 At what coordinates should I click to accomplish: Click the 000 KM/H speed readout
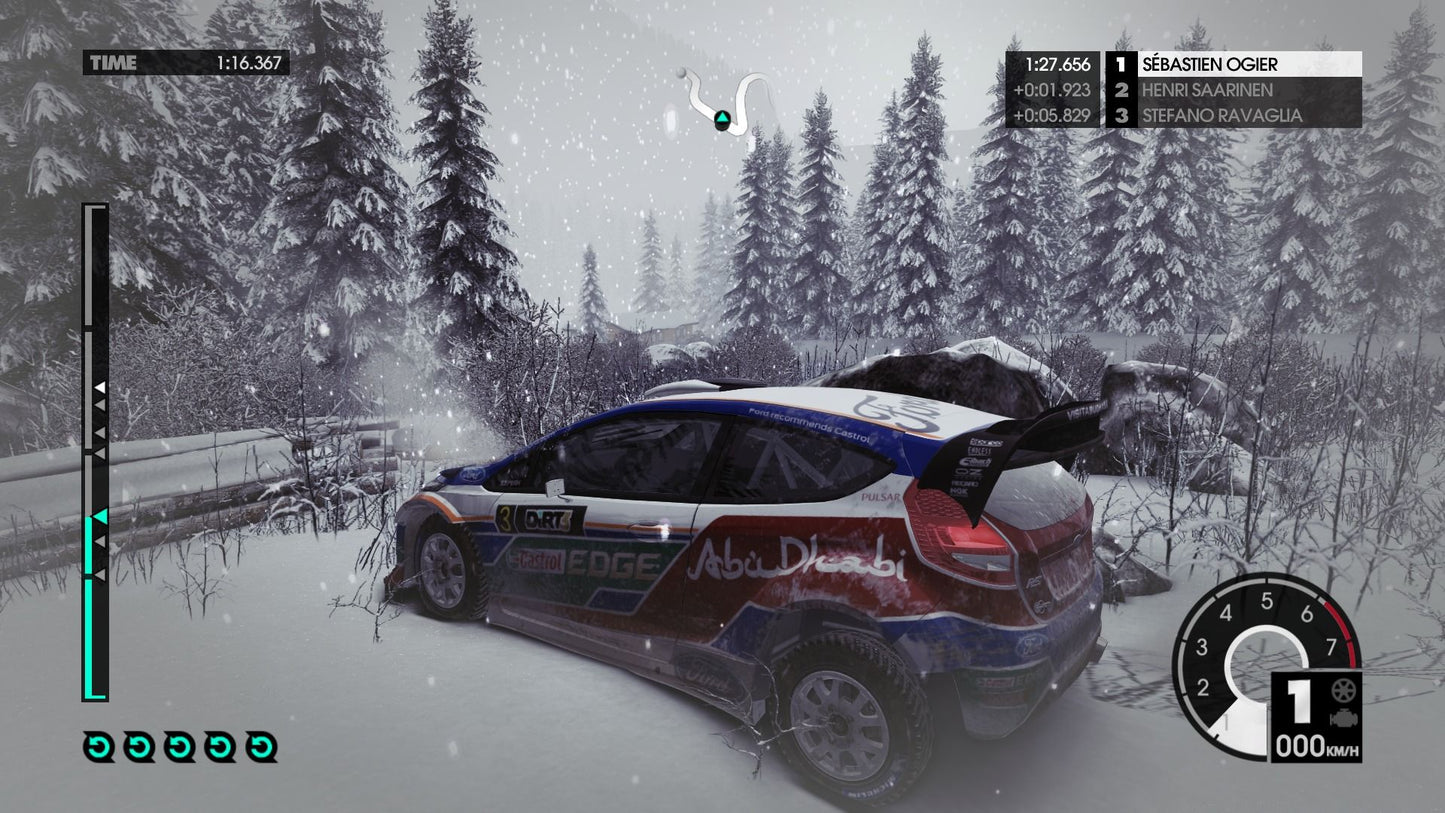[1316, 744]
